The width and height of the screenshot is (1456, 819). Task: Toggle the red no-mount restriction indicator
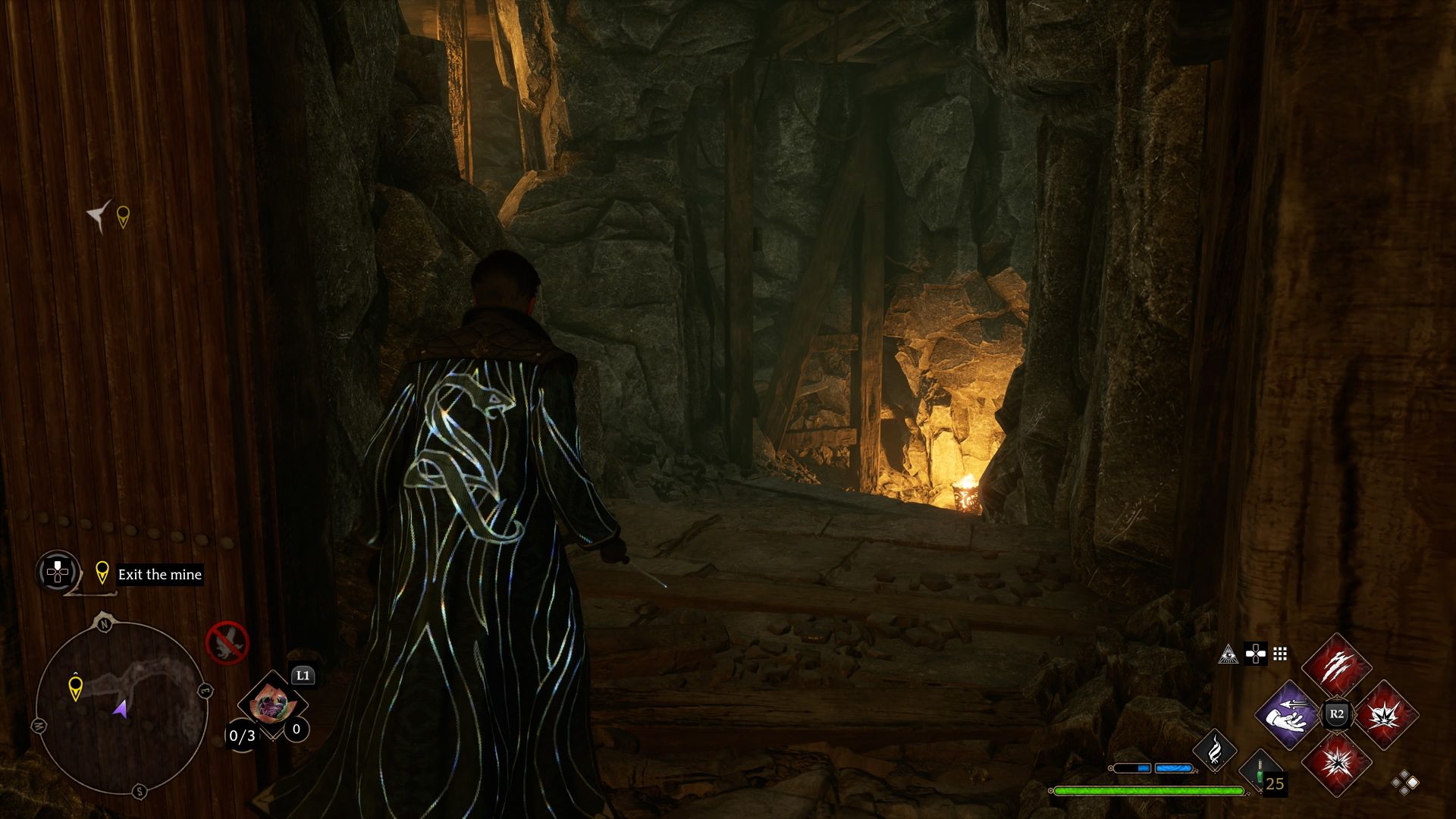[228, 643]
